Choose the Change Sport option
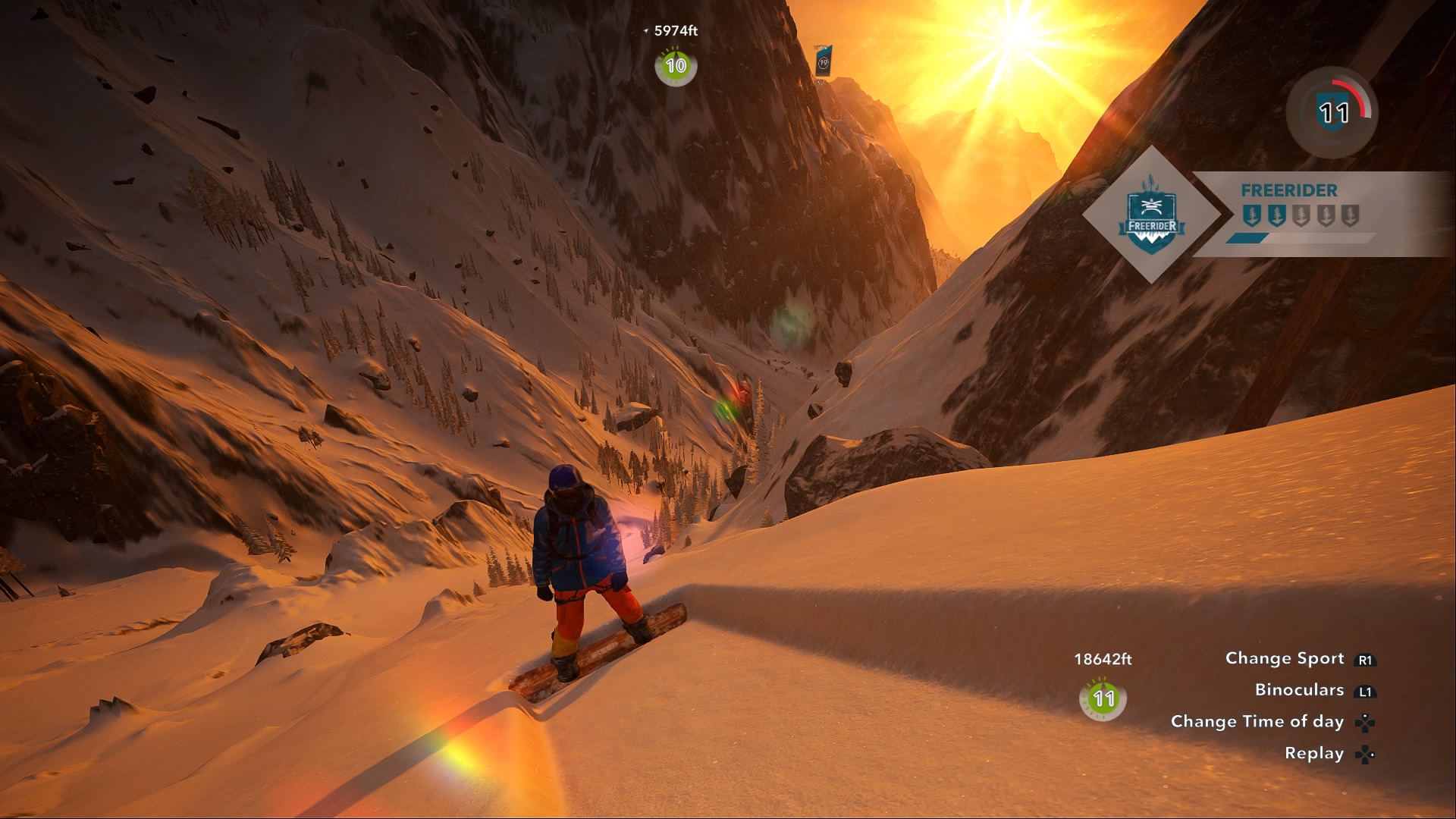Viewport: 1456px width, 819px height. pos(1285,658)
